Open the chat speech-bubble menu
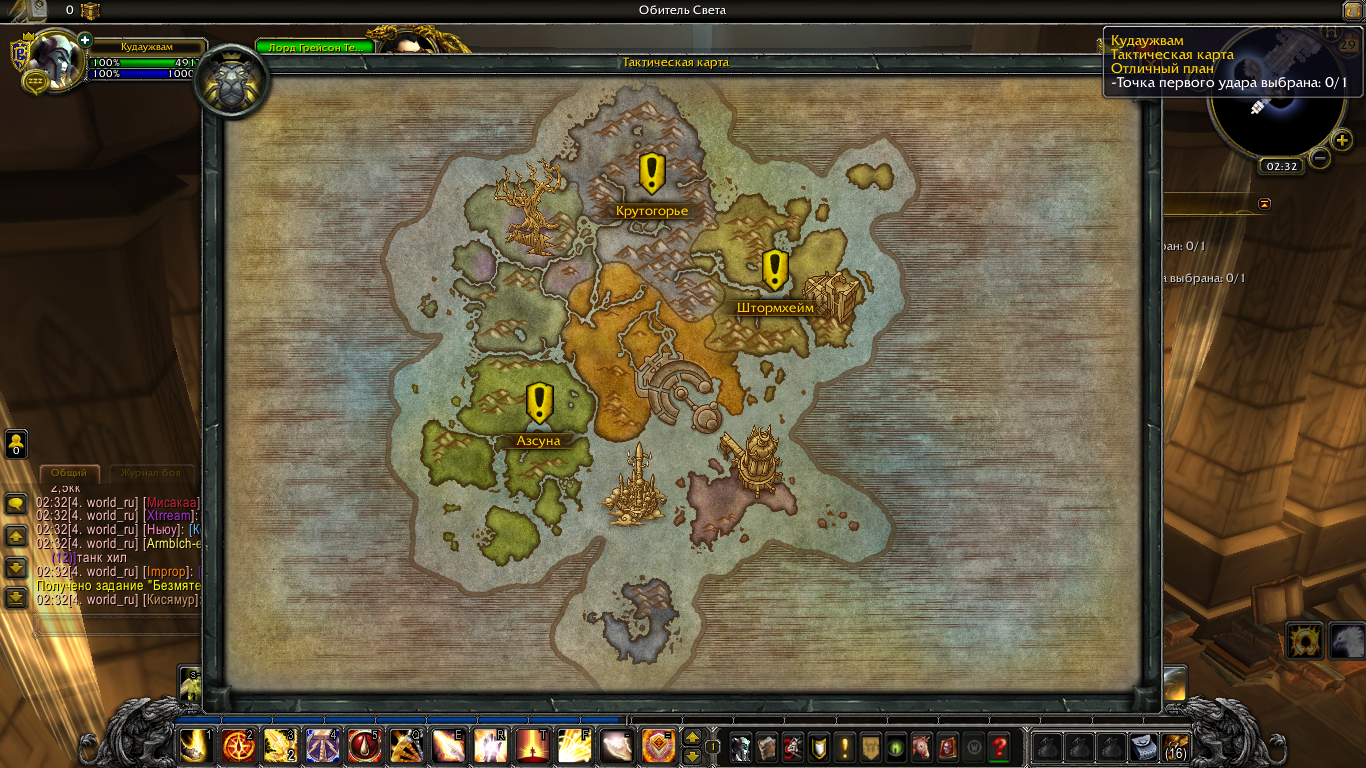The height and width of the screenshot is (768, 1366). (16, 504)
